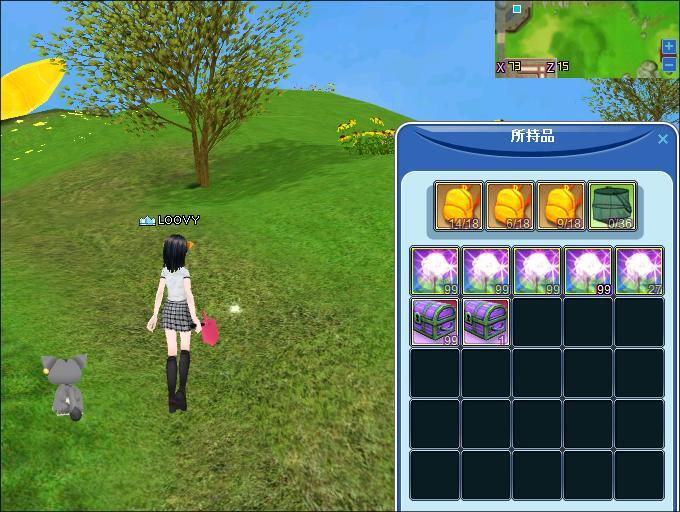Select the glowing flower stack of 27
680x512 pixels.
[x=638, y=271]
